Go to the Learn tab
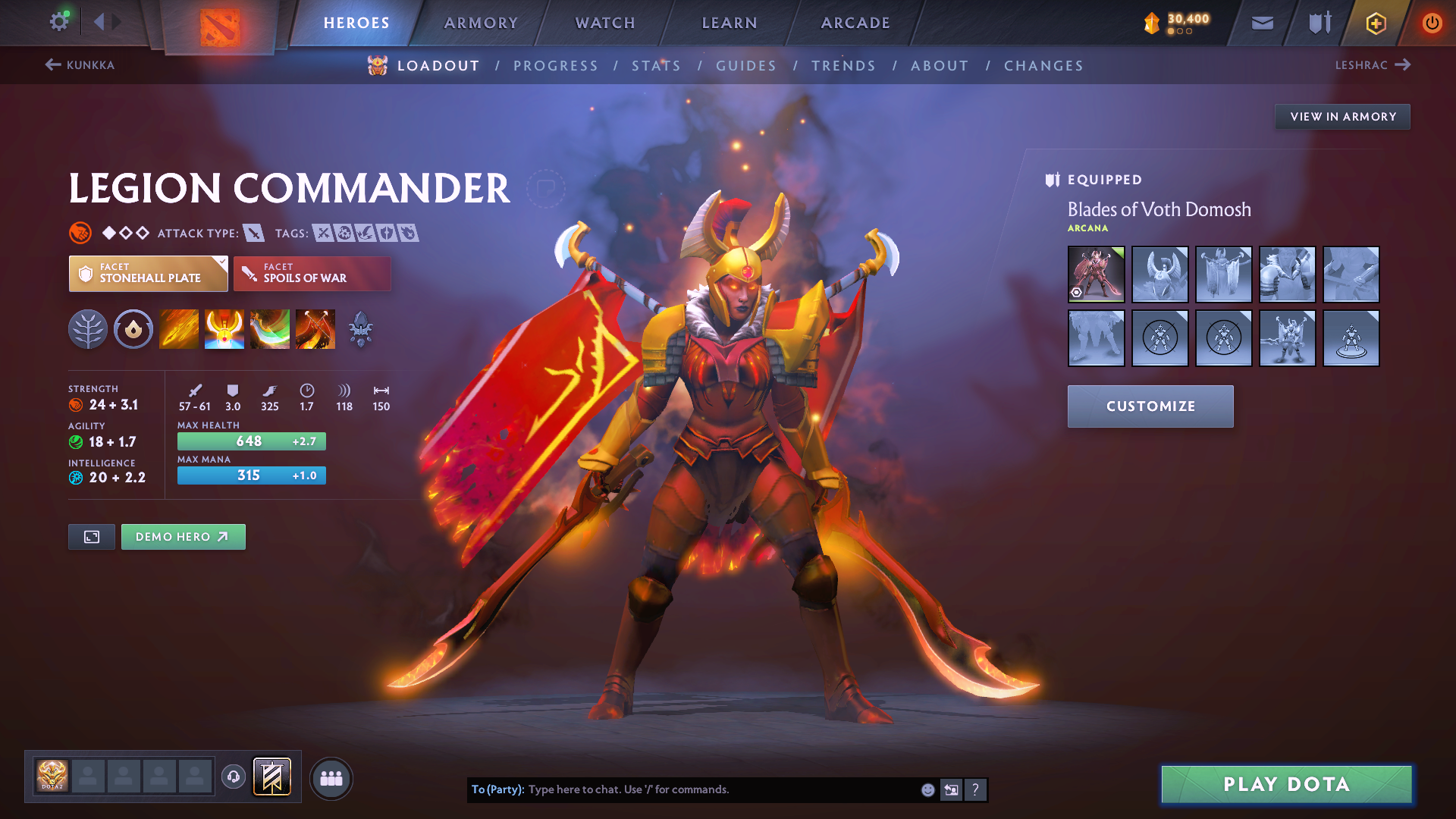The height and width of the screenshot is (819, 1456). coord(730,23)
